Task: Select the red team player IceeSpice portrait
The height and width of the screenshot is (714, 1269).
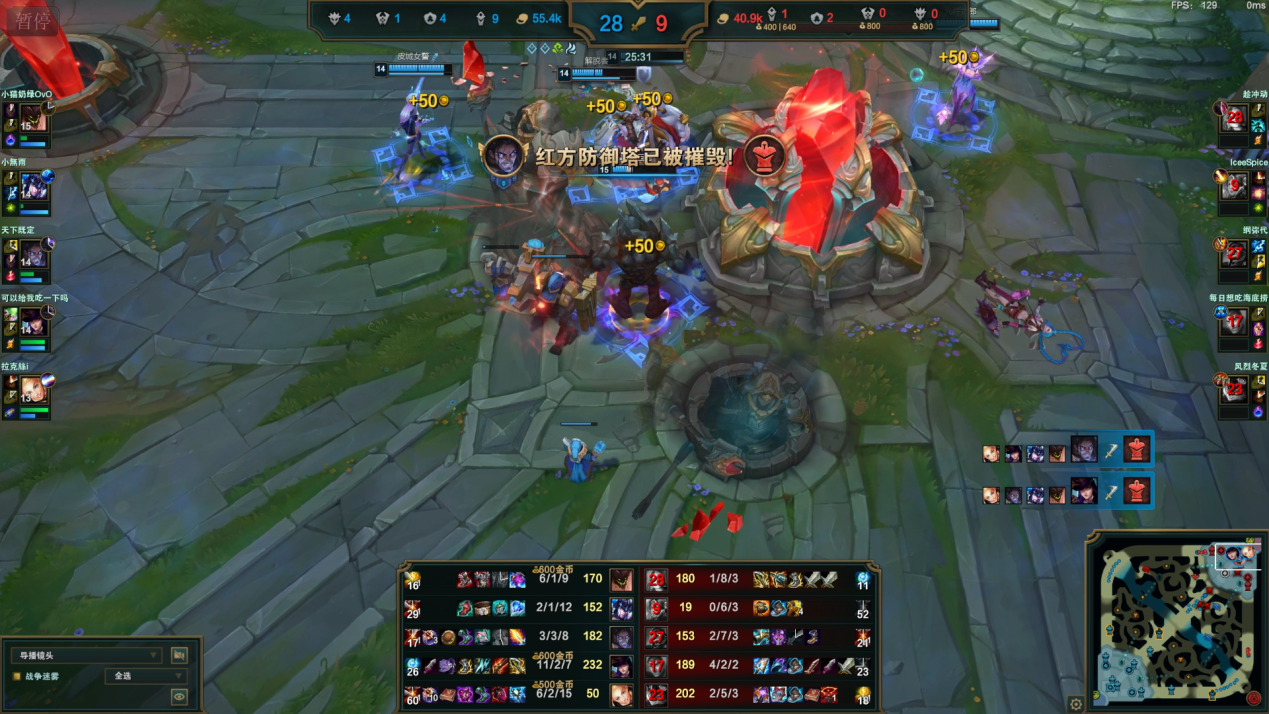Action: click(1234, 187)
